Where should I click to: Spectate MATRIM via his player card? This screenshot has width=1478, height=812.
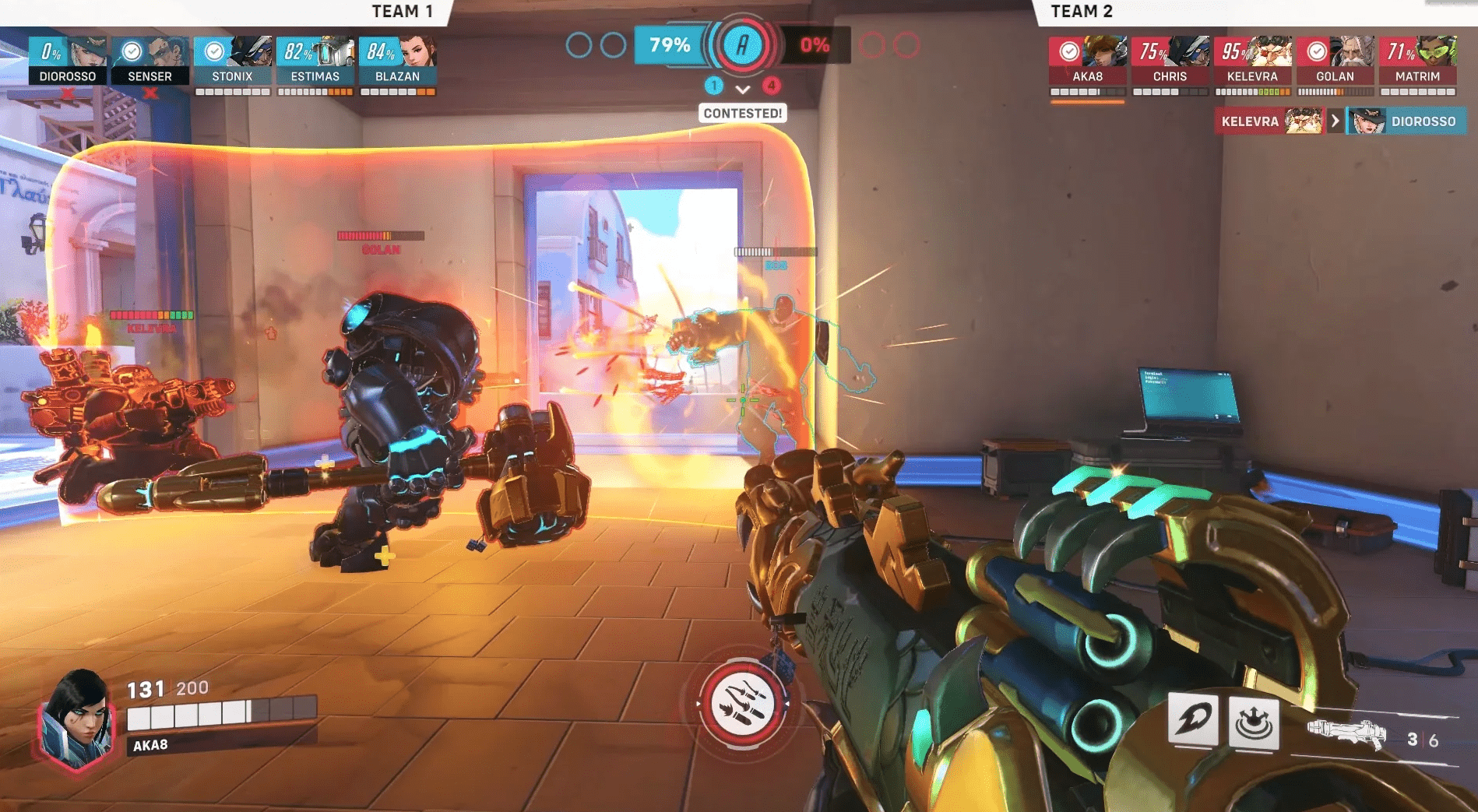coord(1417,60)
